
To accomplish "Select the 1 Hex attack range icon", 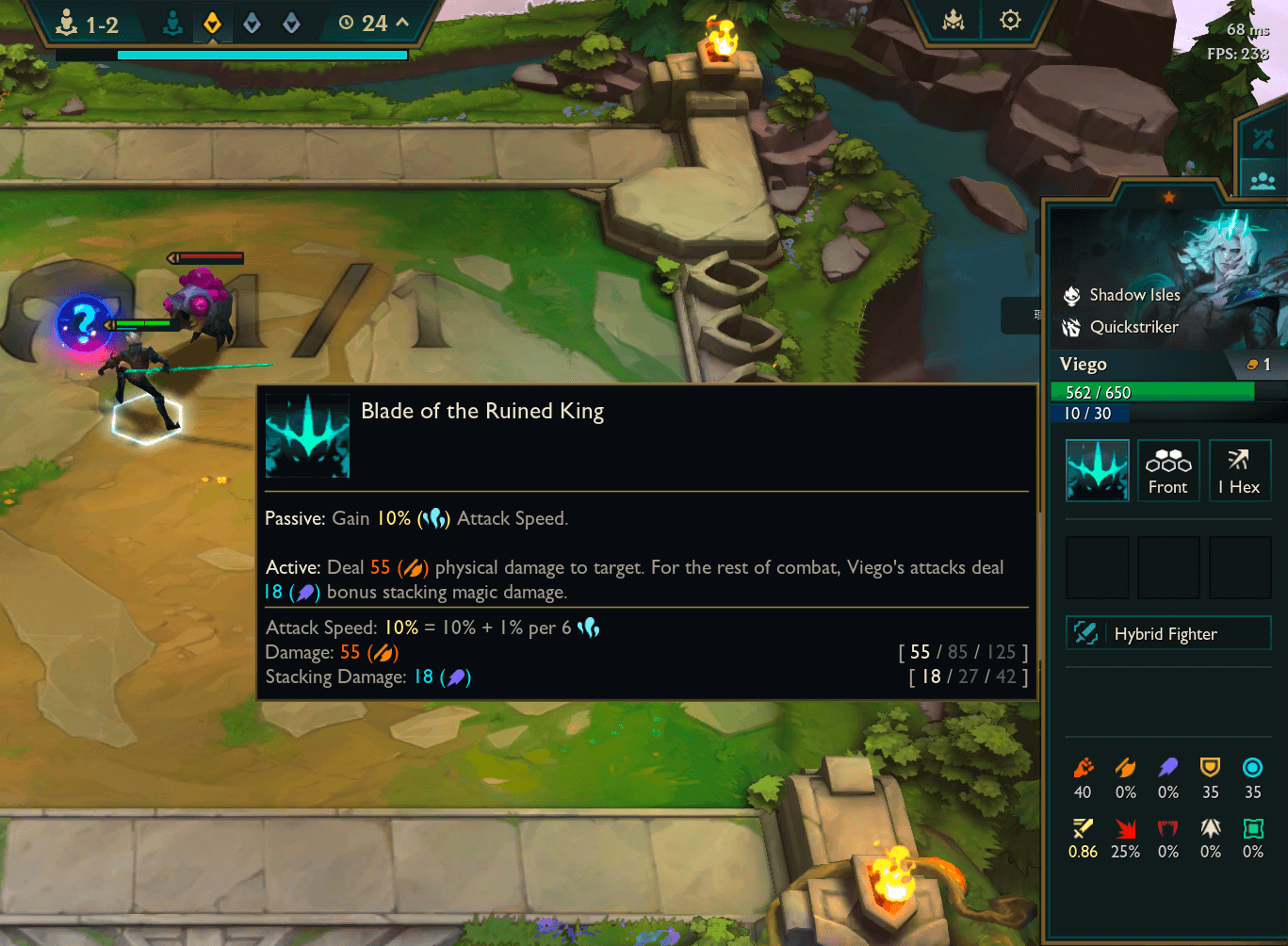I will click(1239, 470).
